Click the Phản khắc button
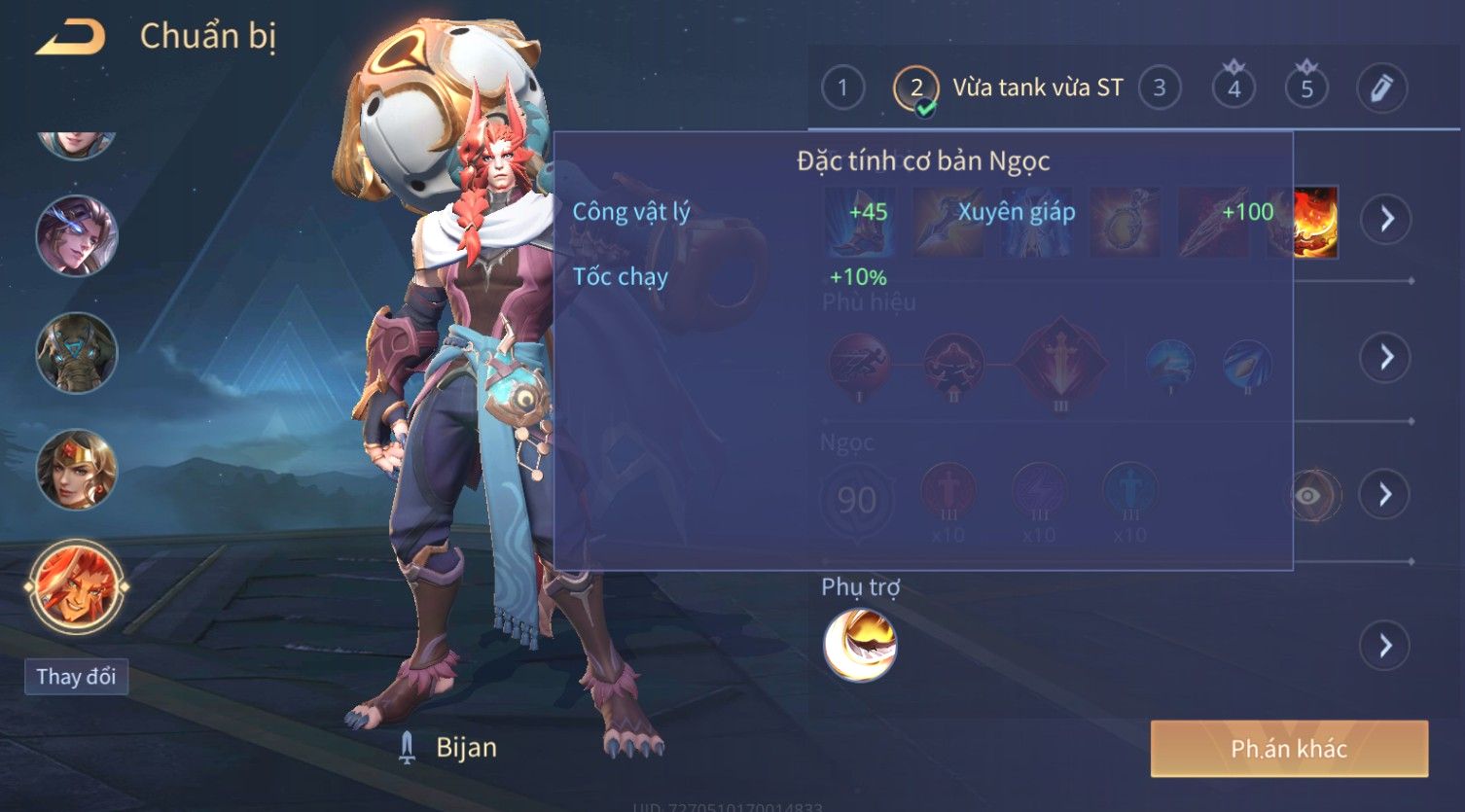Viewport: 1465px width, 812px height. (1289, 748)
